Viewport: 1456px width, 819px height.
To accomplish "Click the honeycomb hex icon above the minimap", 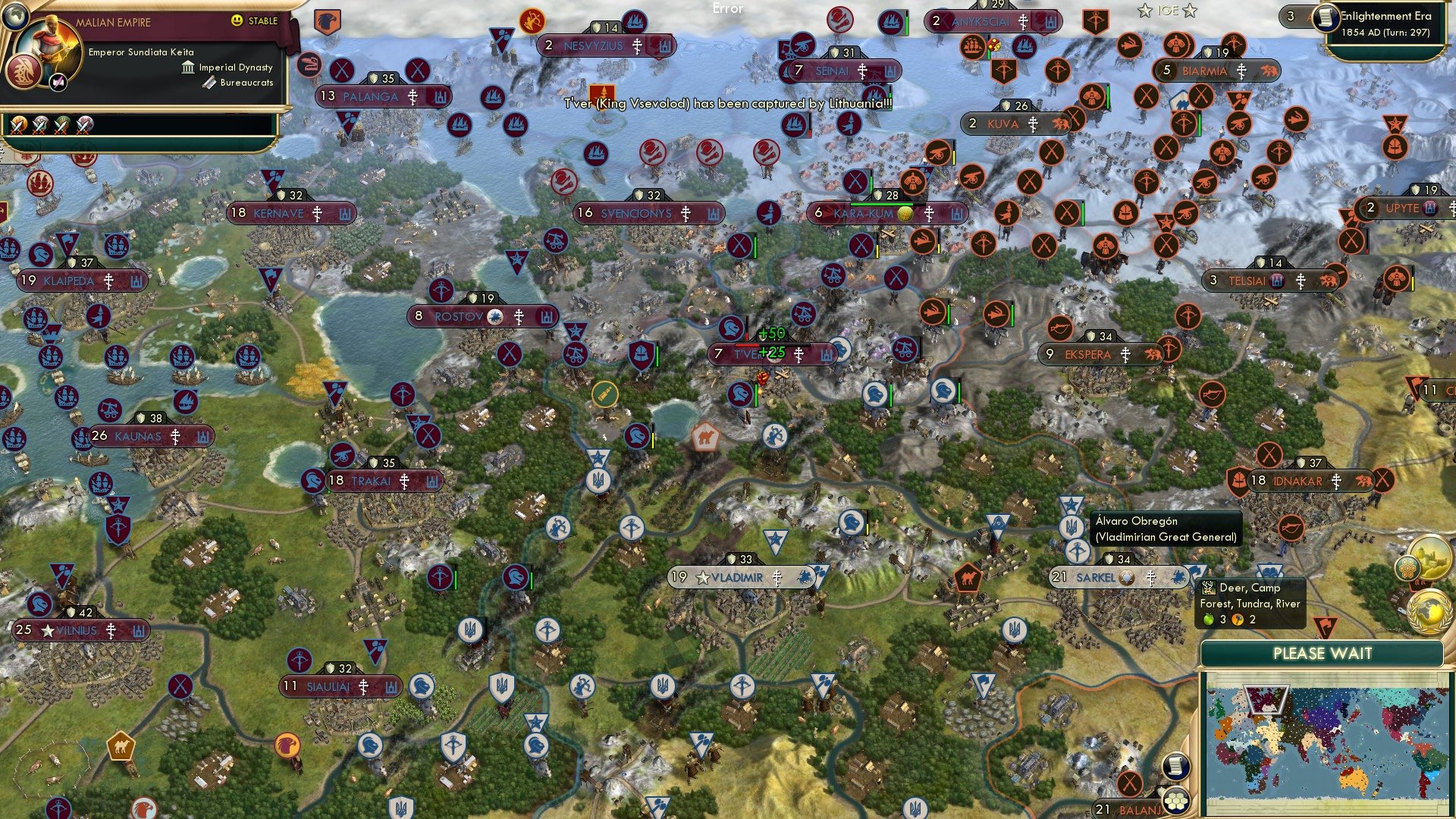I will (1407, 569).
